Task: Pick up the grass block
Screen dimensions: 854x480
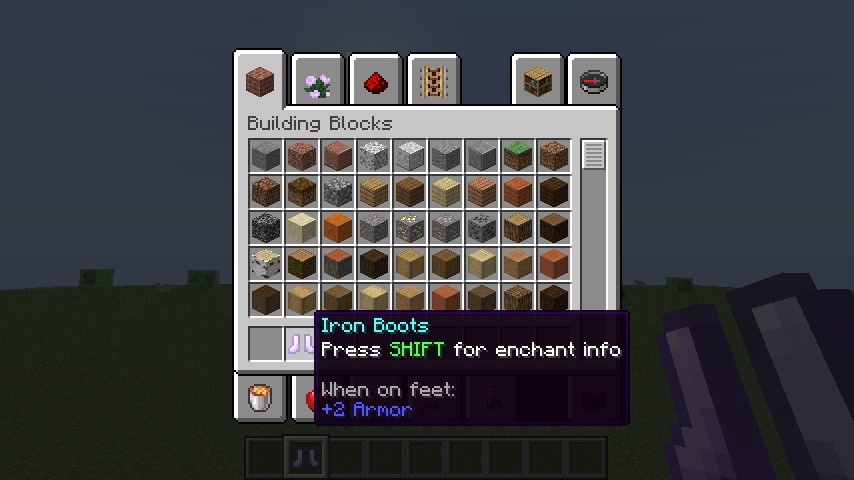Action: 517,156
